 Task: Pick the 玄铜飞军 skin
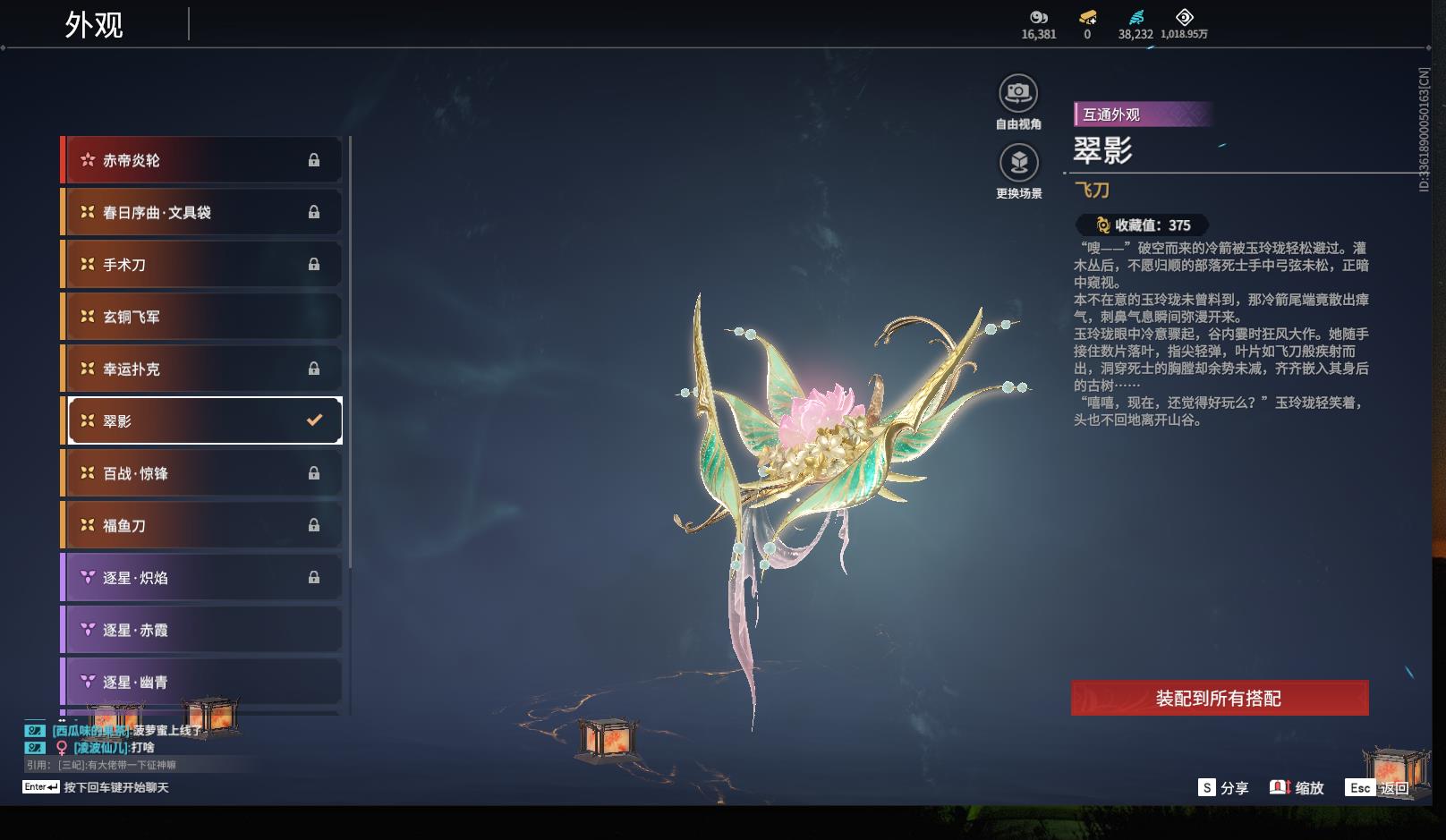click(x=202, y=317)
